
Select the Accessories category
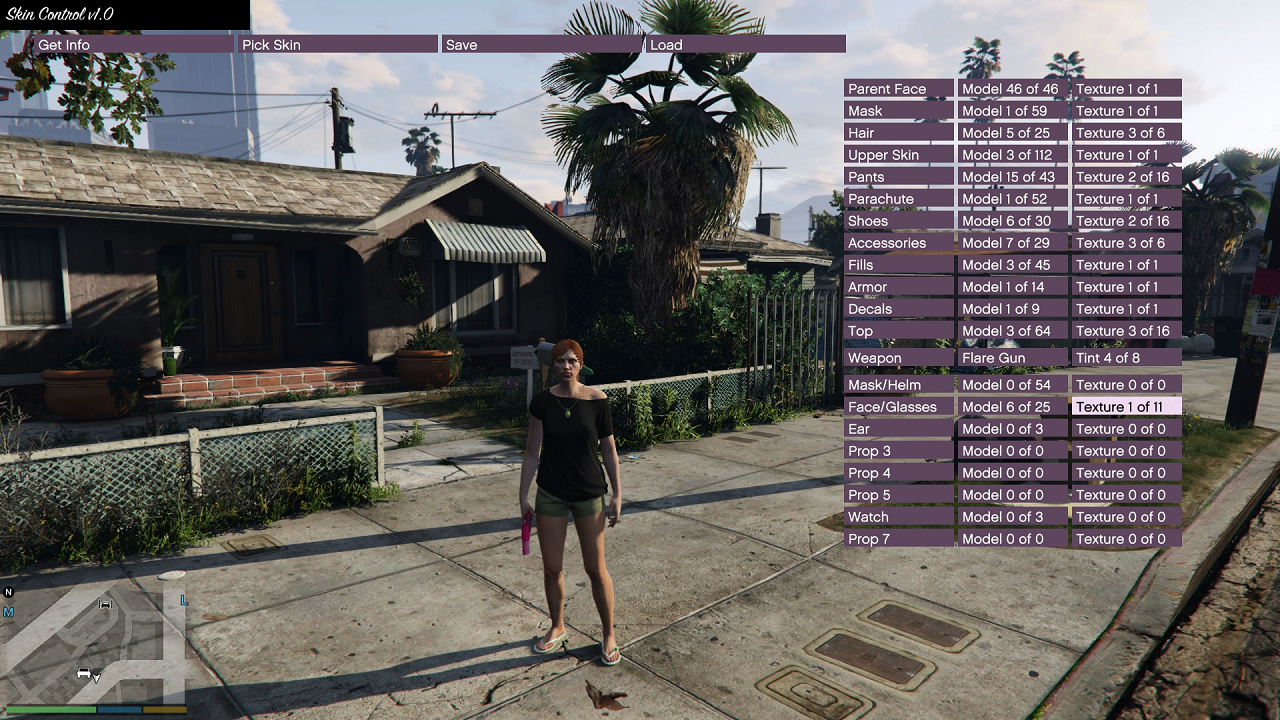click(899, 243)
